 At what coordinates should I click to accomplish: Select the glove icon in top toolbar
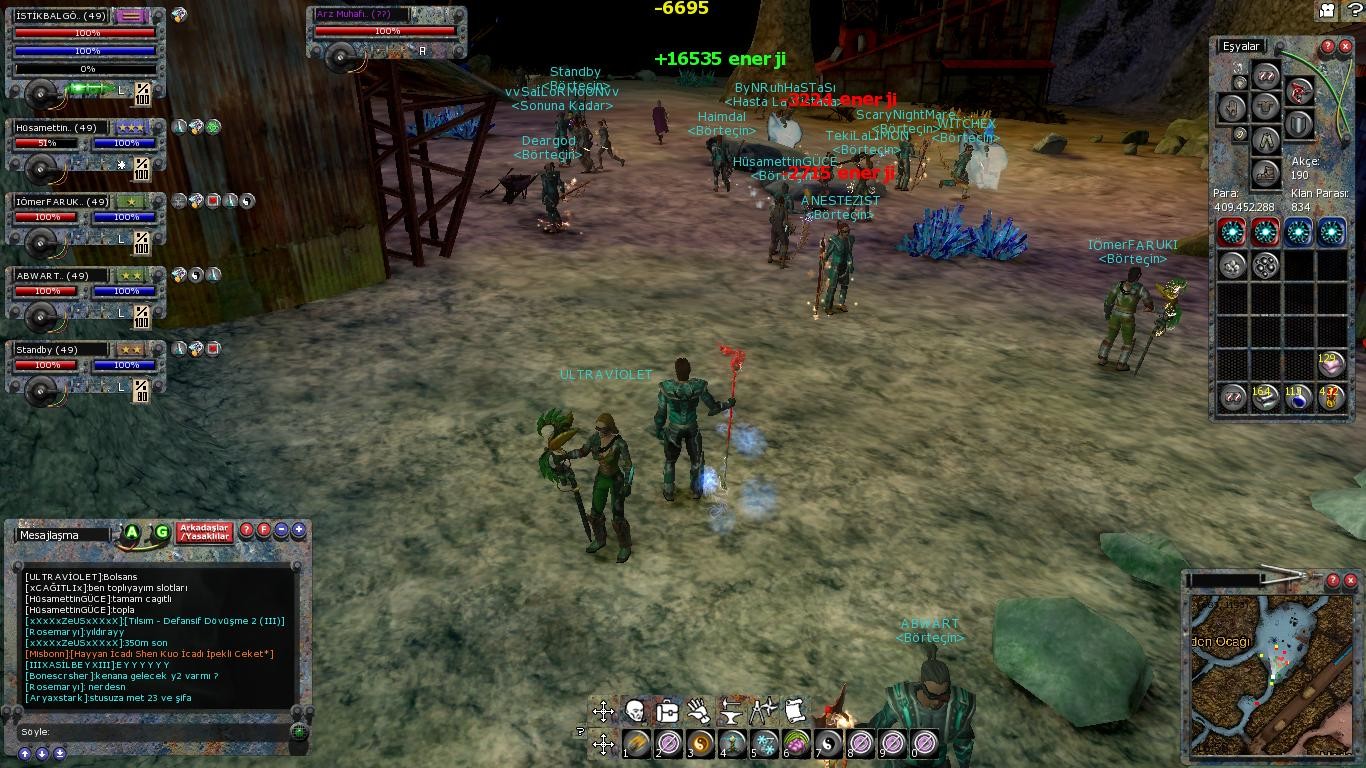coord(699,712)
